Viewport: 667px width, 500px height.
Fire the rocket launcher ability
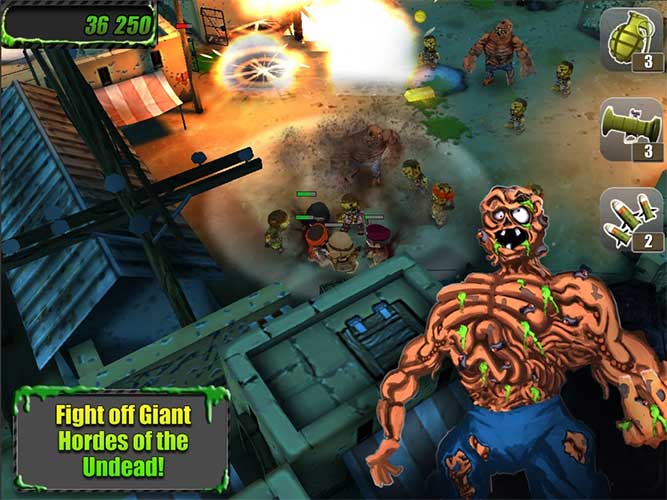(631, 130)
